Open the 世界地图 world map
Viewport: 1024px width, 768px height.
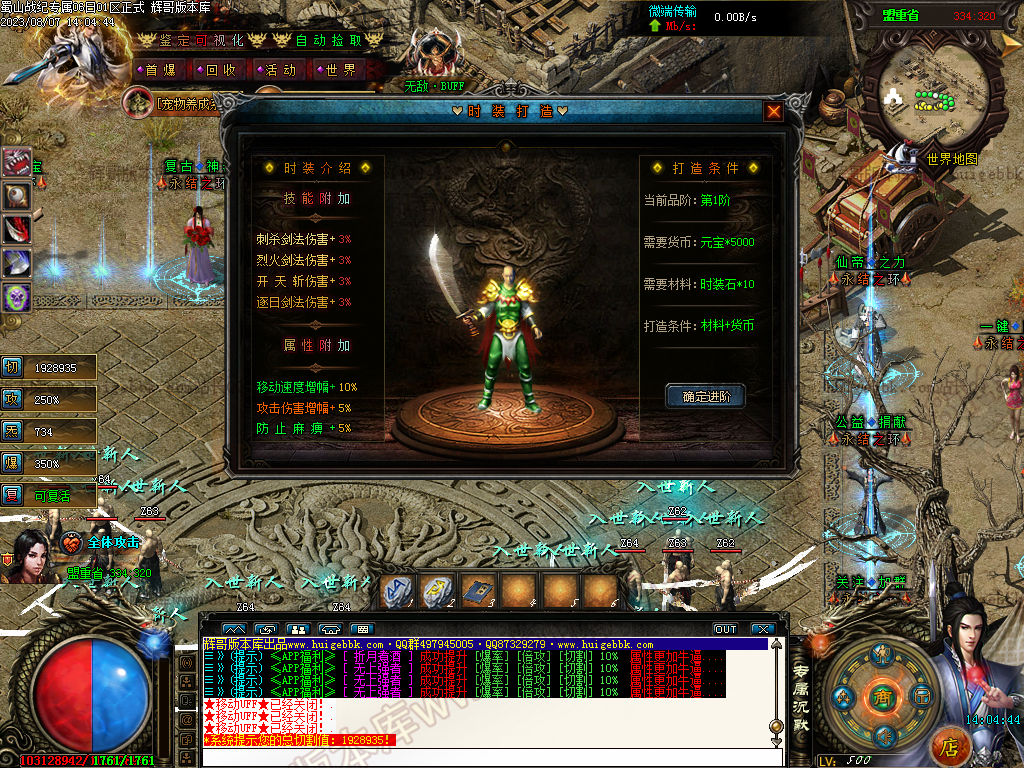(x=951, y=159)
